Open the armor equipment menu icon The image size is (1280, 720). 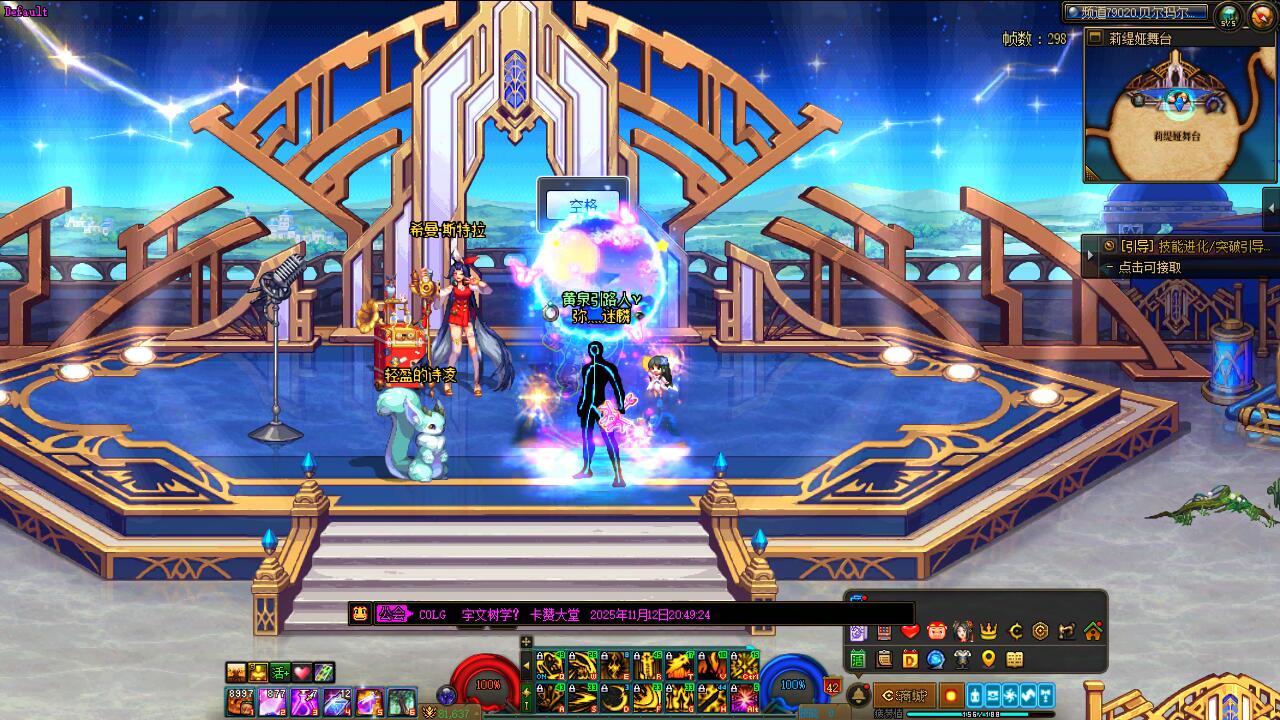(x=962, y=659)
